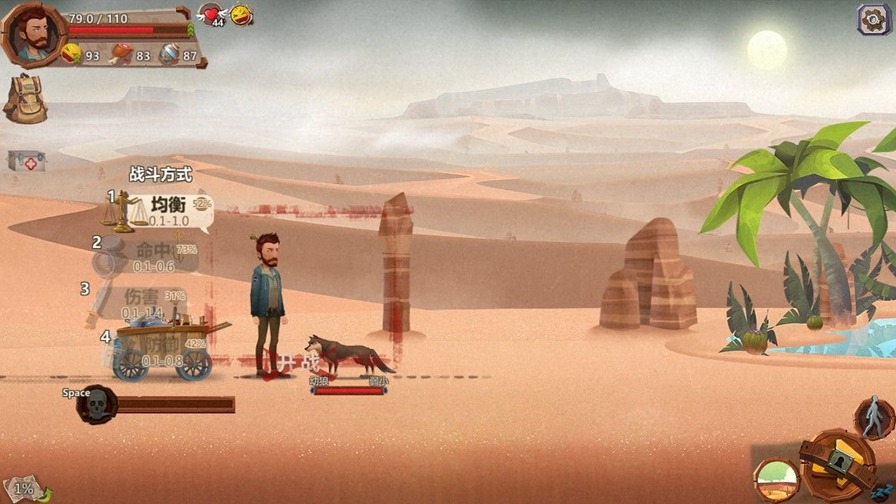Image resolution: width=896 pixels, height=504 pixels.
Task: Choose the 命中 accuracy combat style
Action: pos(150,255)
